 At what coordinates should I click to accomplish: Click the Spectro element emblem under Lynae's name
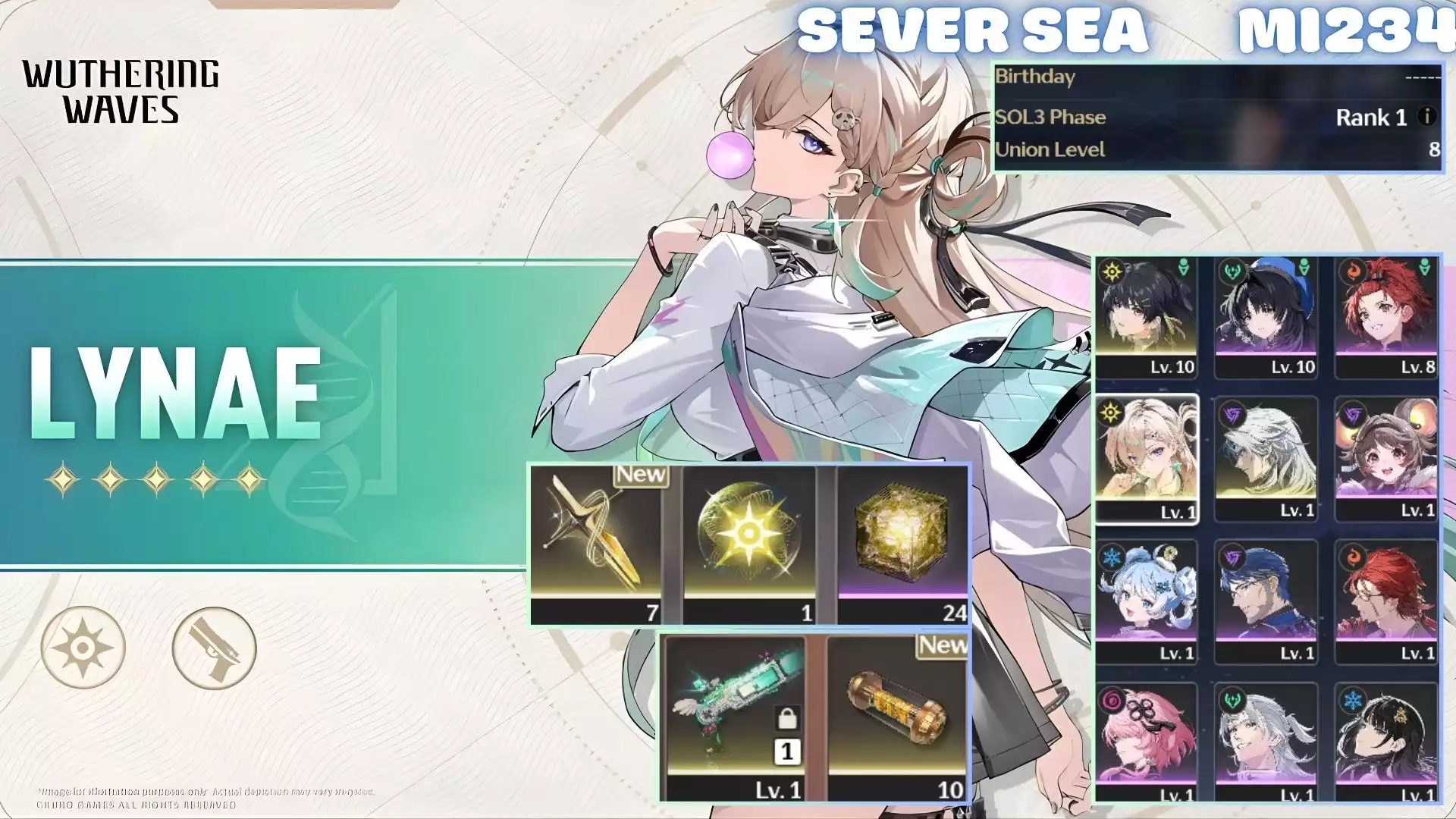[x=83, y=648]
